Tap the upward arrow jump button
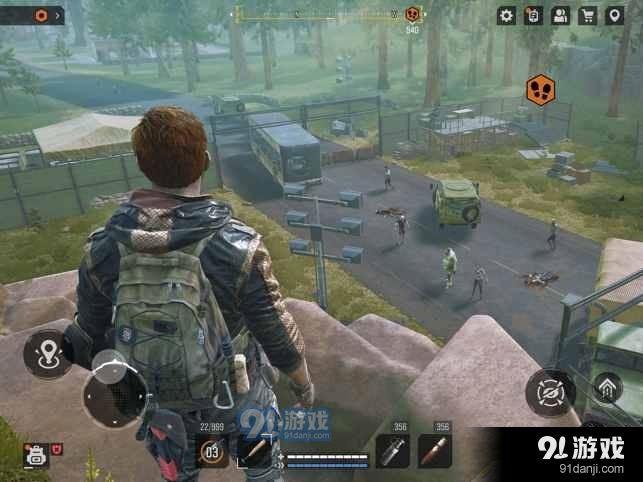 click(x=607, y=387)
